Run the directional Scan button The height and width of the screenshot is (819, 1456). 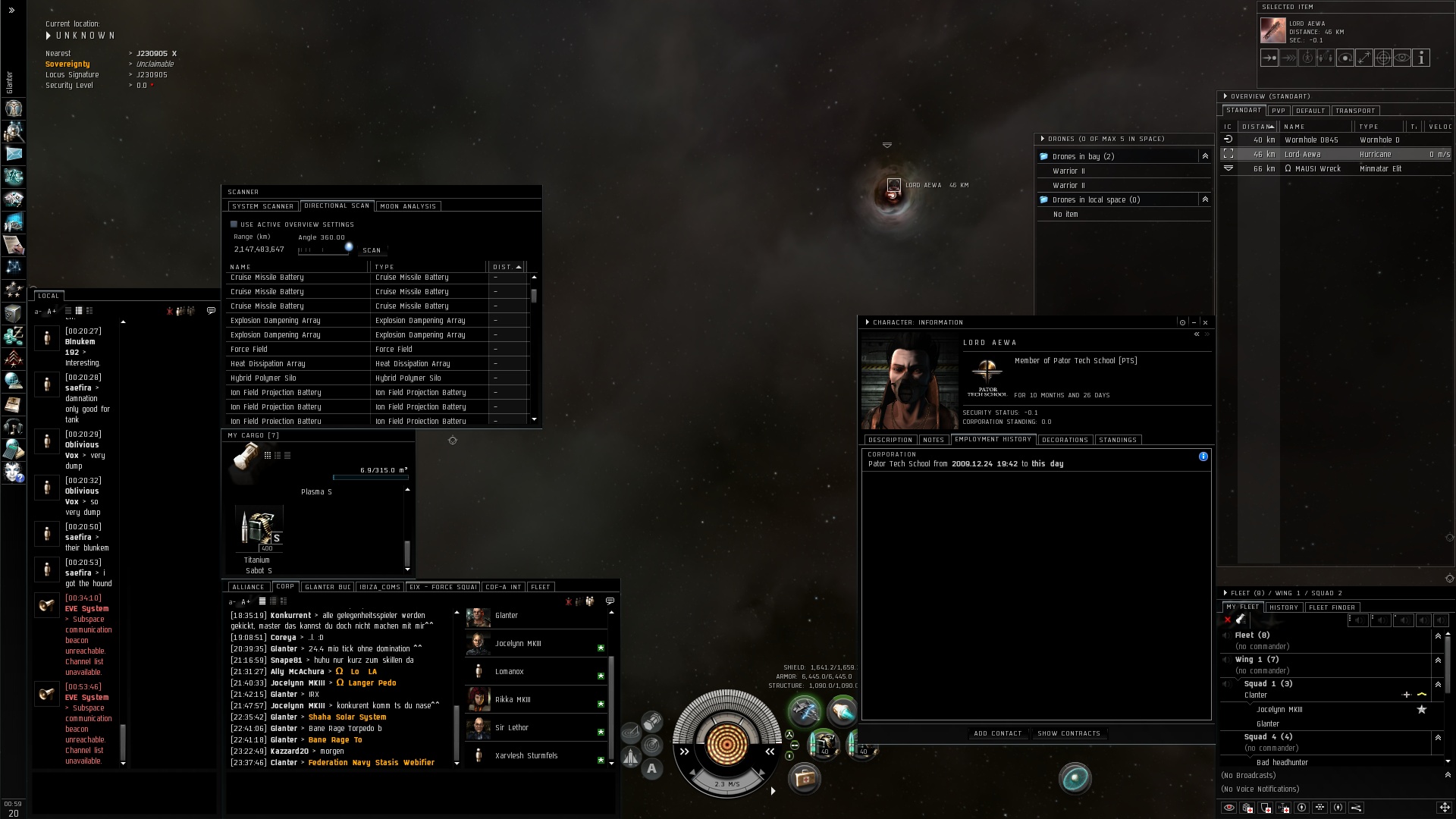(x=372, y=250)
